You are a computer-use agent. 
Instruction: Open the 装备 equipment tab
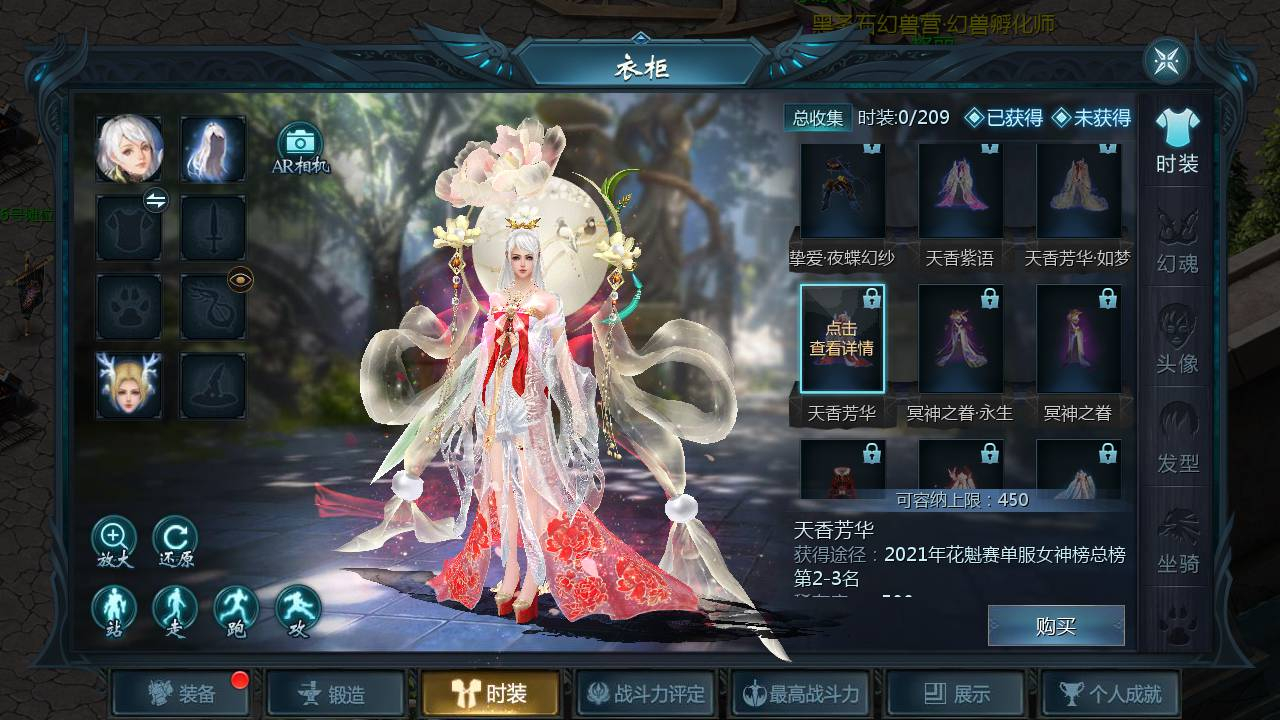tap(181, 693)
